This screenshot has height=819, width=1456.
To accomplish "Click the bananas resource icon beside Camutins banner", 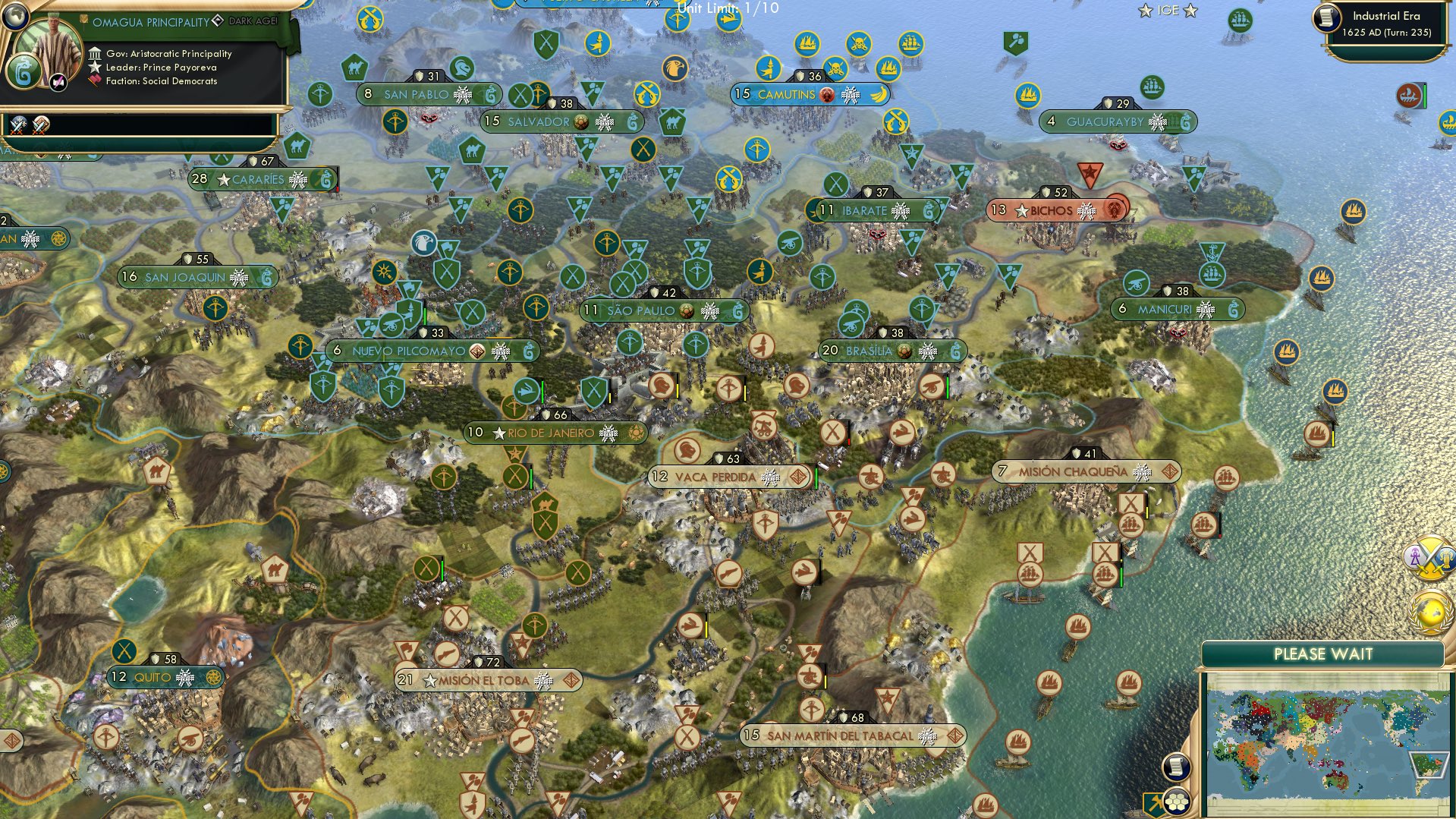I will [879, 96].
